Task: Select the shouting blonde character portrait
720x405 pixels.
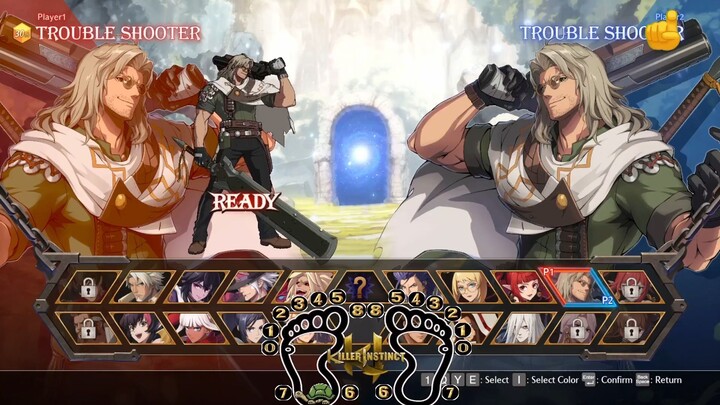Action: coord(305,288)
